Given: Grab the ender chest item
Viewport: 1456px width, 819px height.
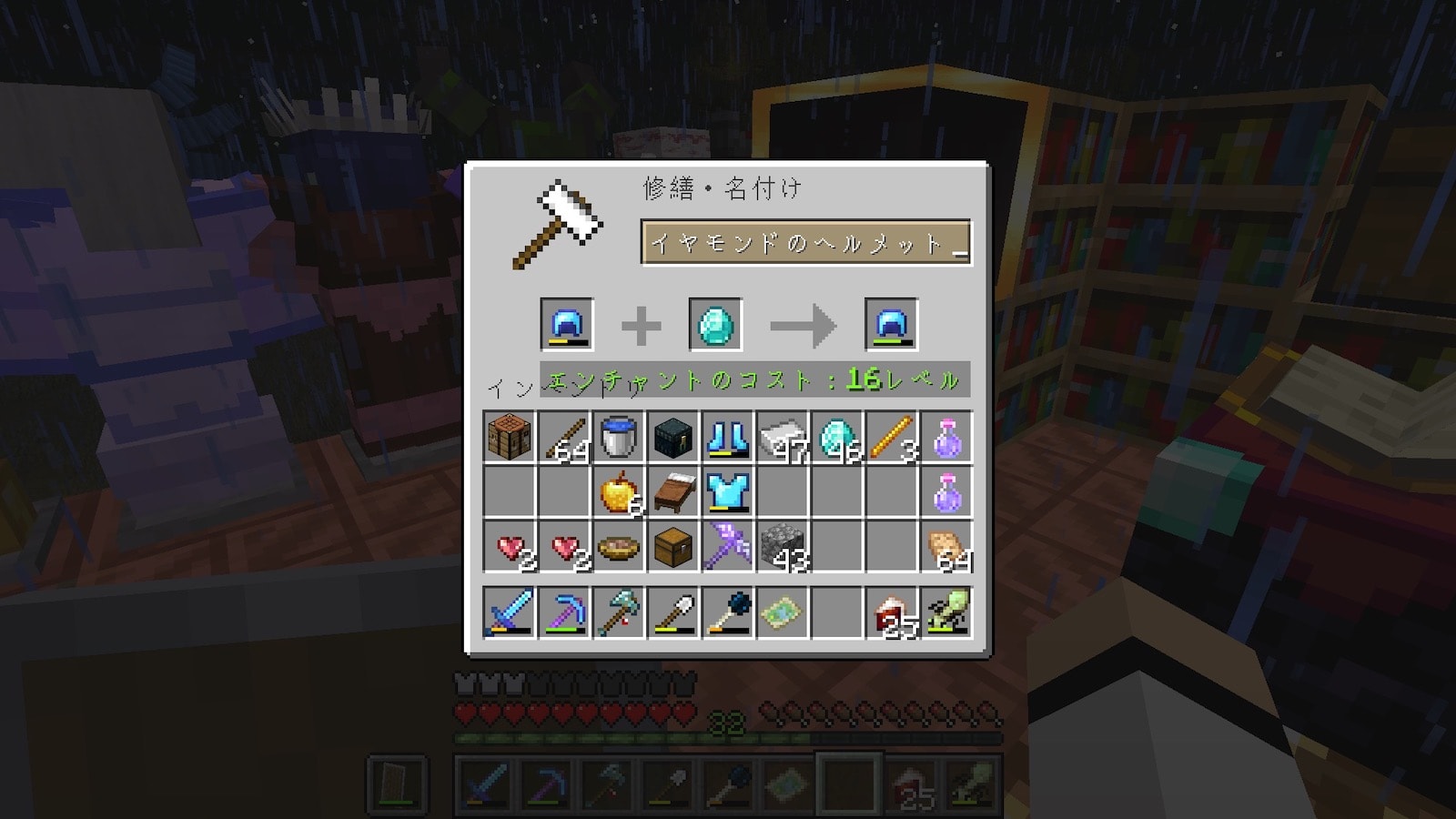Looking at the screenshot, I should pyautogui.click(x=673, y=438).
